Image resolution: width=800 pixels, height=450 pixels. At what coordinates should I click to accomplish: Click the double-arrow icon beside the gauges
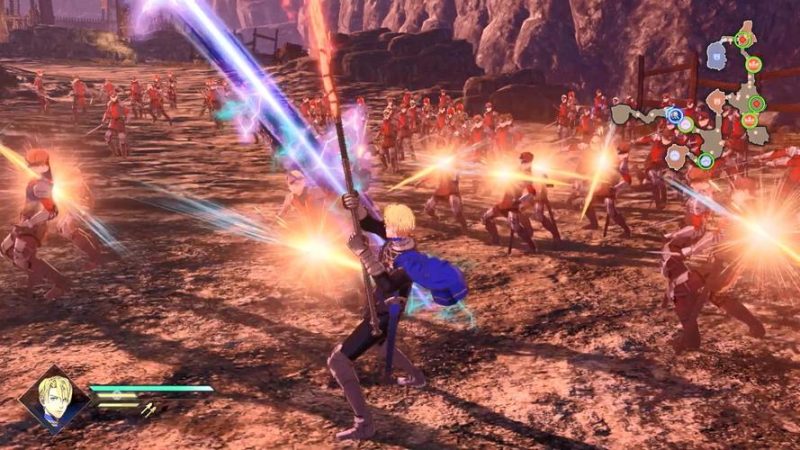pyautogui.click(x=147, y=407)
